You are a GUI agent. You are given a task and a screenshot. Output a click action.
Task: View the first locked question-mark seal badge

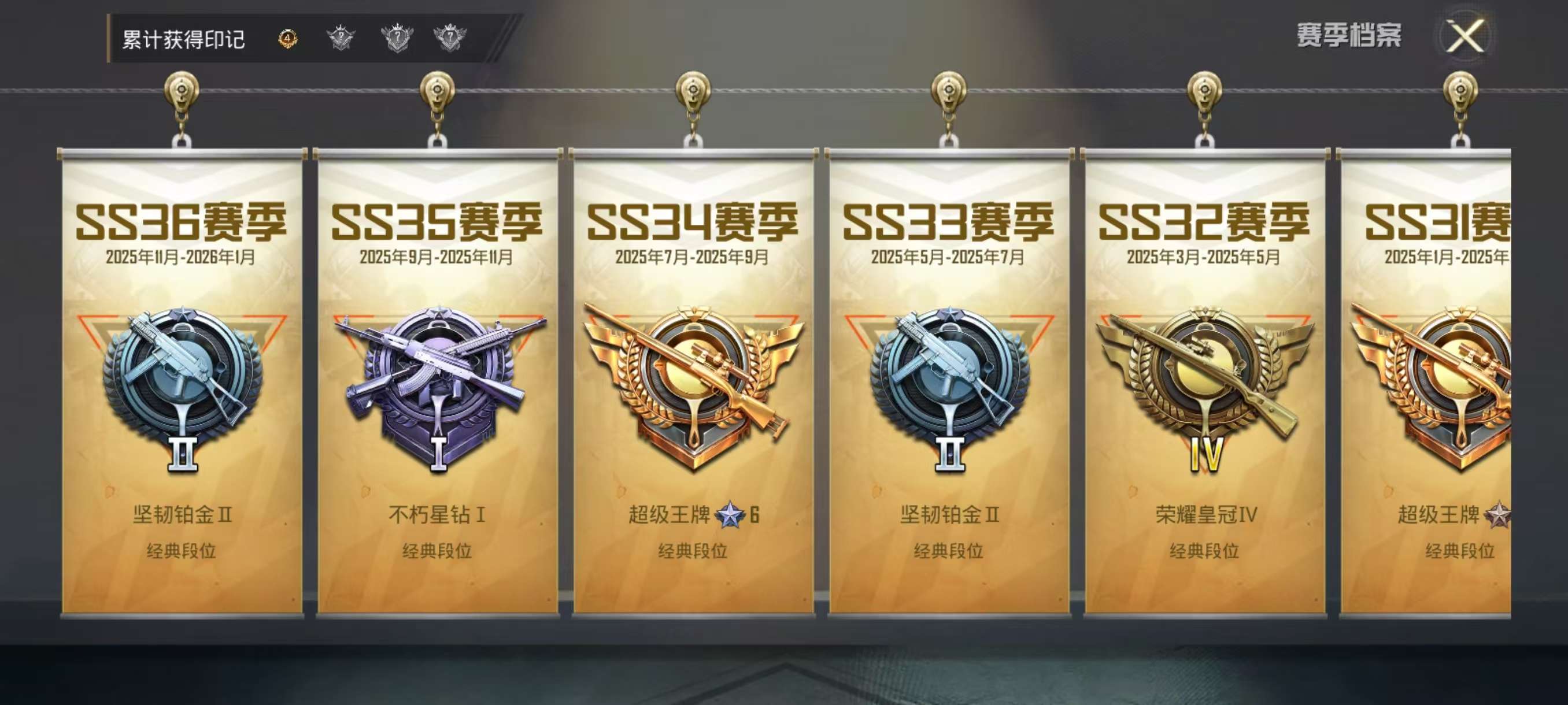point(342,38)
